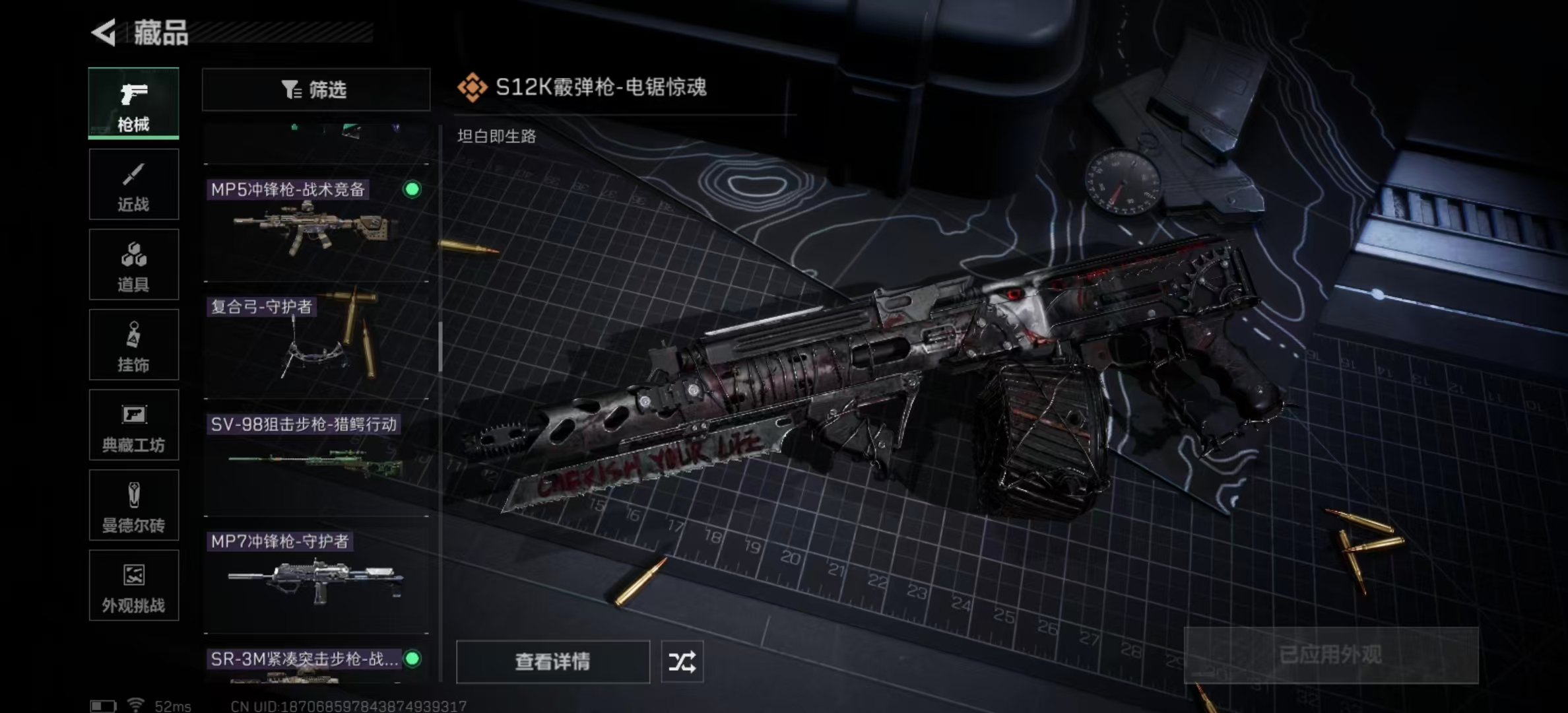
Task: Switch to the 曼德尔砖 tab
Action: pyautogui.click(x=133, y=506)
